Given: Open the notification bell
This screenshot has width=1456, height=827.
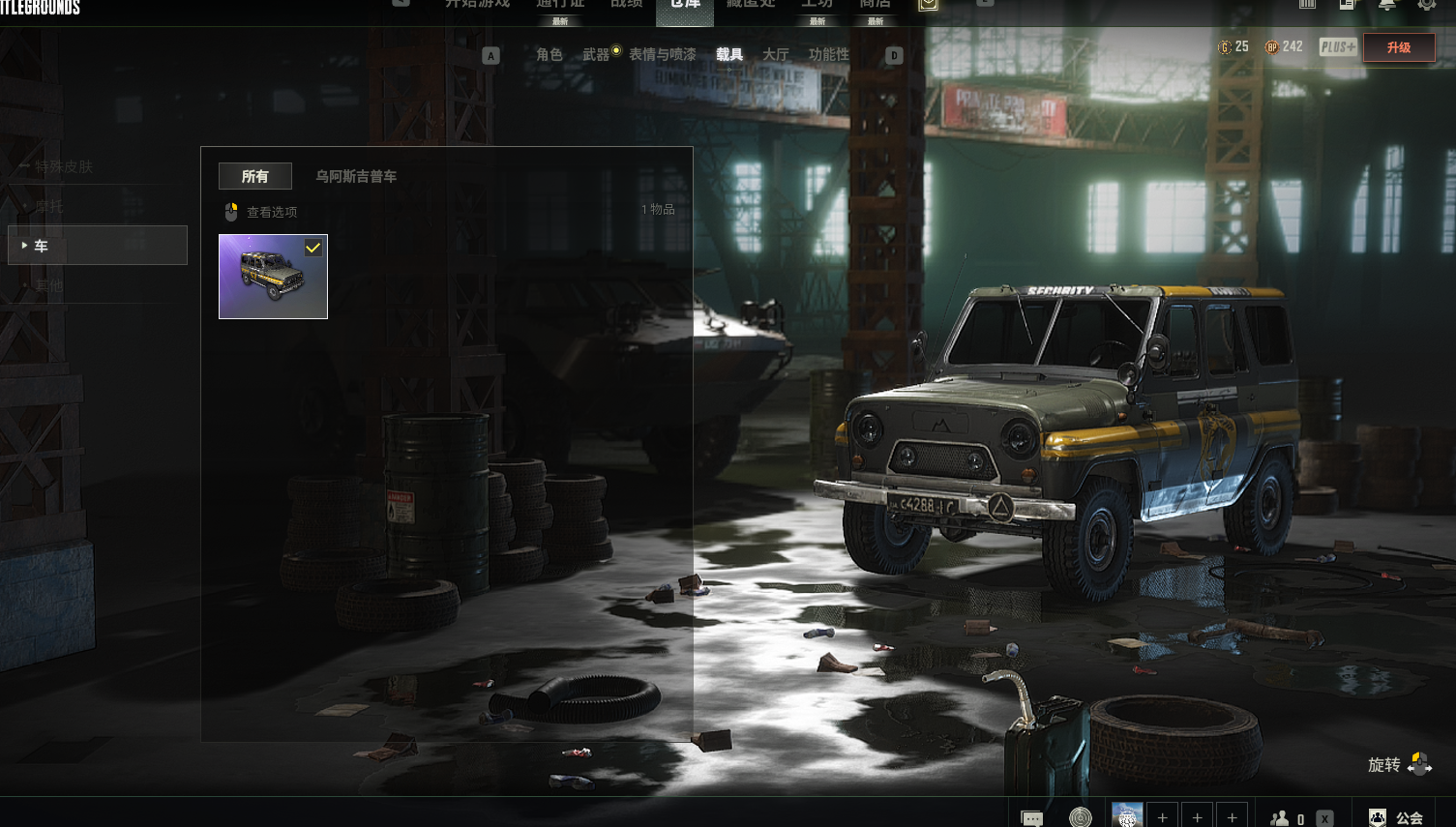Looking at the screenshot, I should pyautogui.click(x=1386, y=5).
